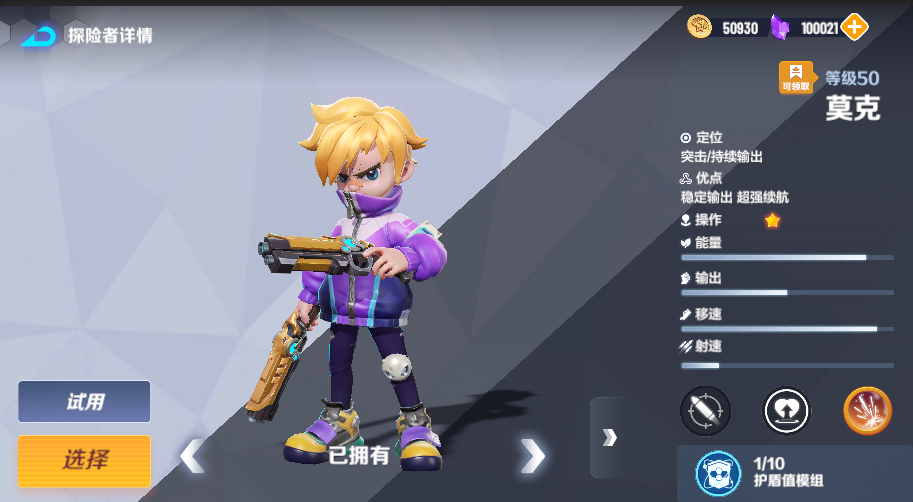The width and height of the screenshot is (913, 502).
Task: Show the previous adventurer with left arrow
Action: 192,456
